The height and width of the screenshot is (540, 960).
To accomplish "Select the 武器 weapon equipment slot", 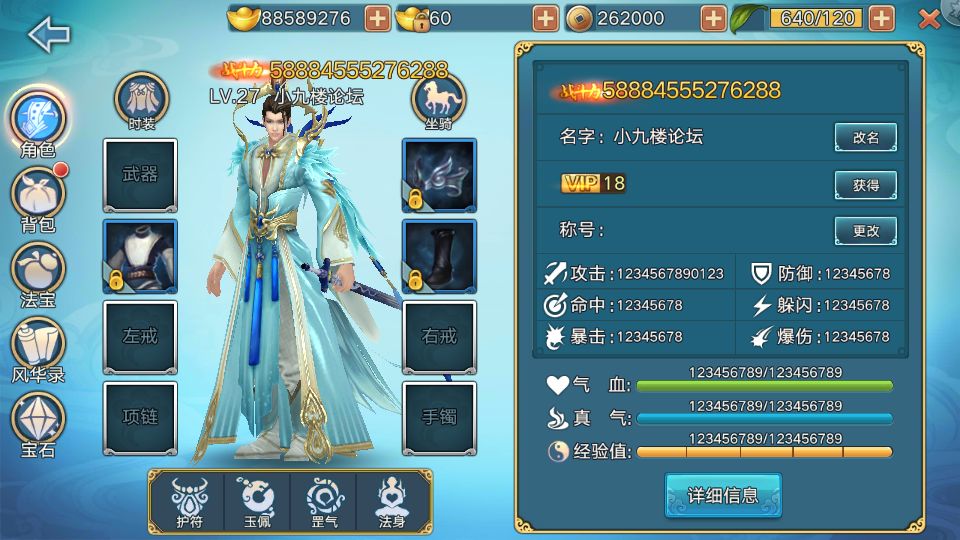I will [x=140, y=175].
